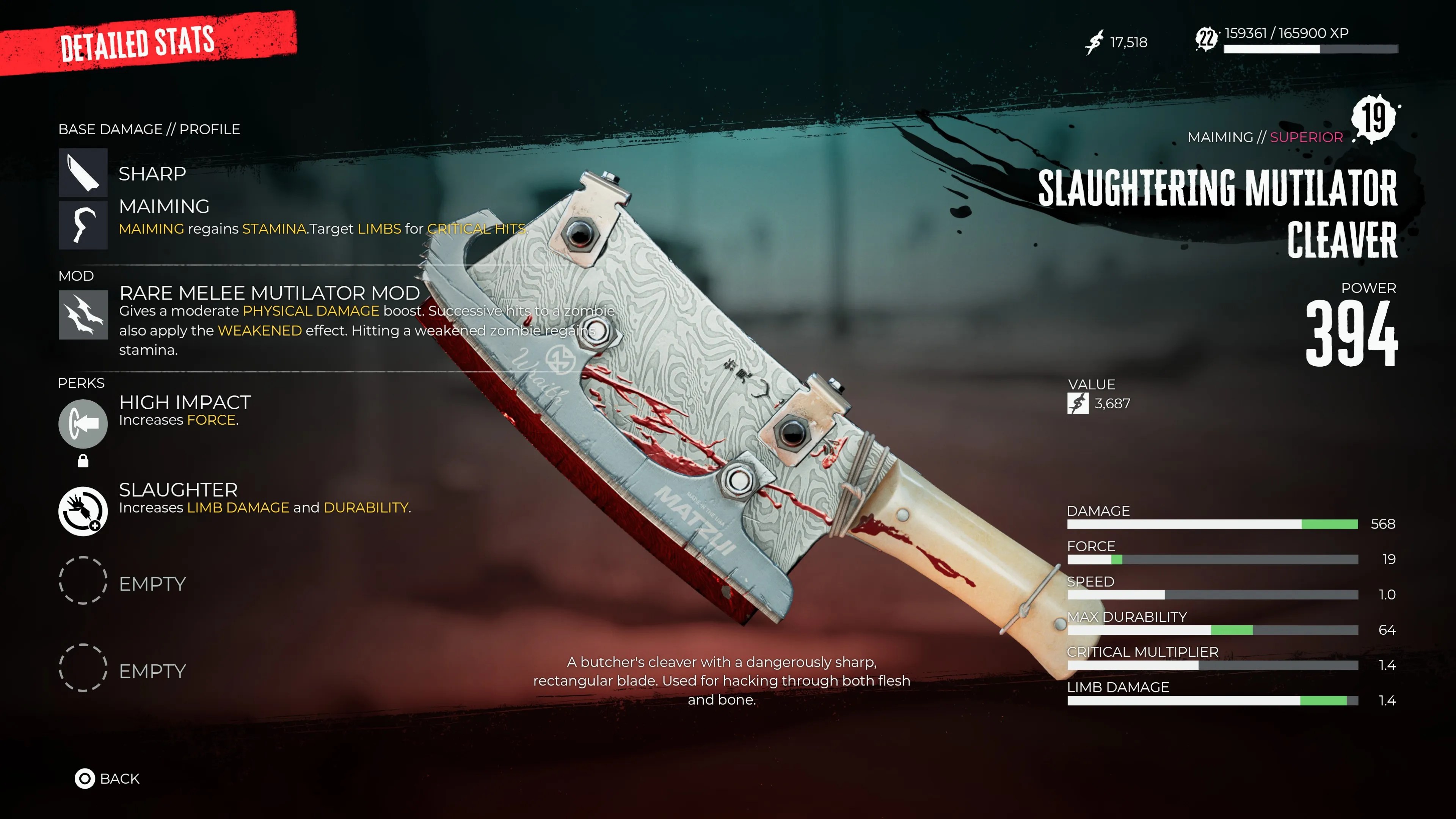
Task: Select the High Impact perk icon
Action: coord(83,424)
